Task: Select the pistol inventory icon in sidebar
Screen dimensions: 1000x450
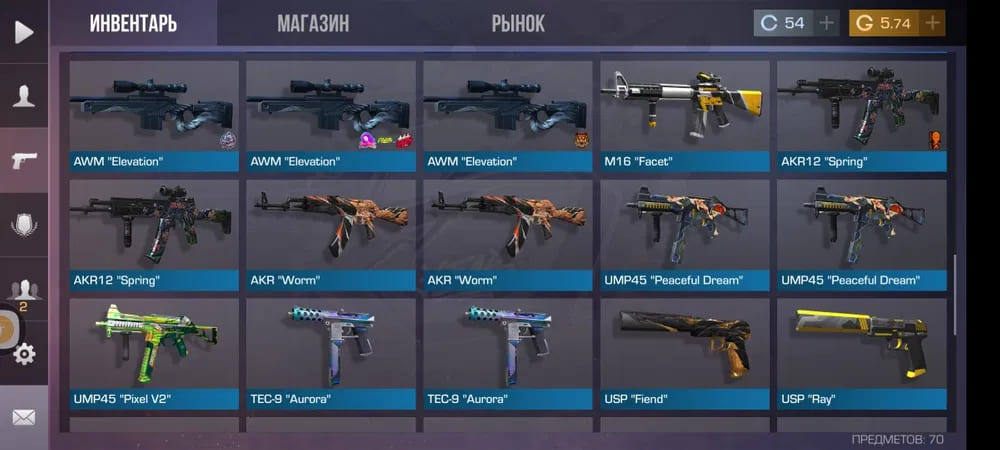Action: [x=23, y=161]
